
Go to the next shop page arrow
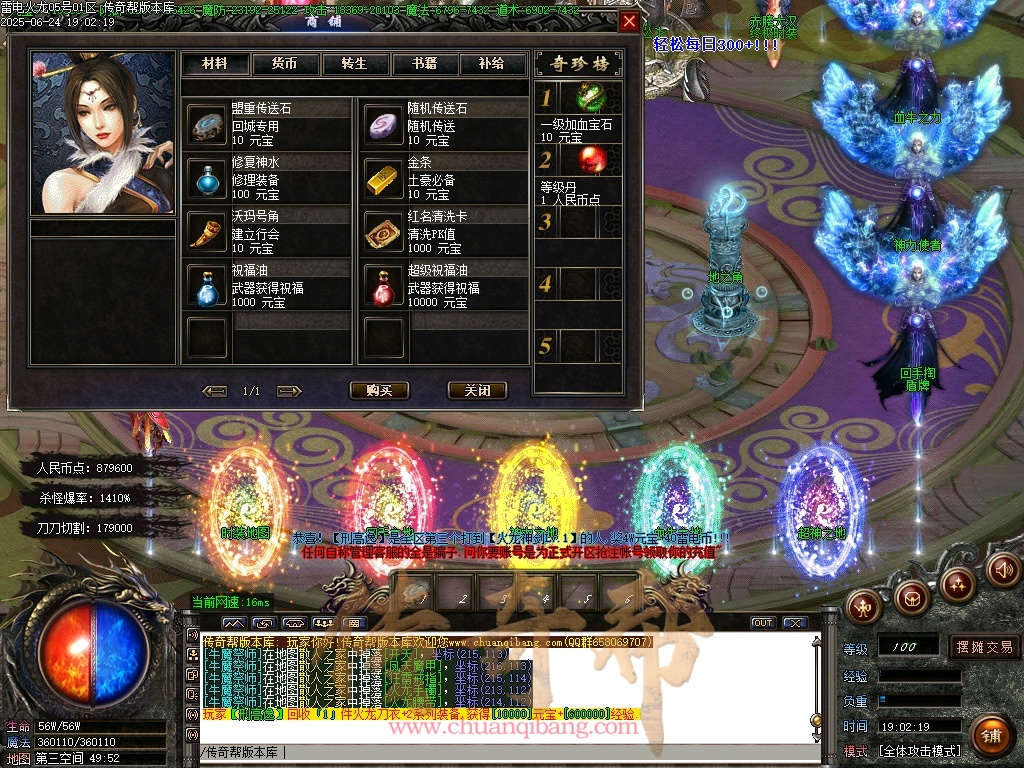(287, 391)
